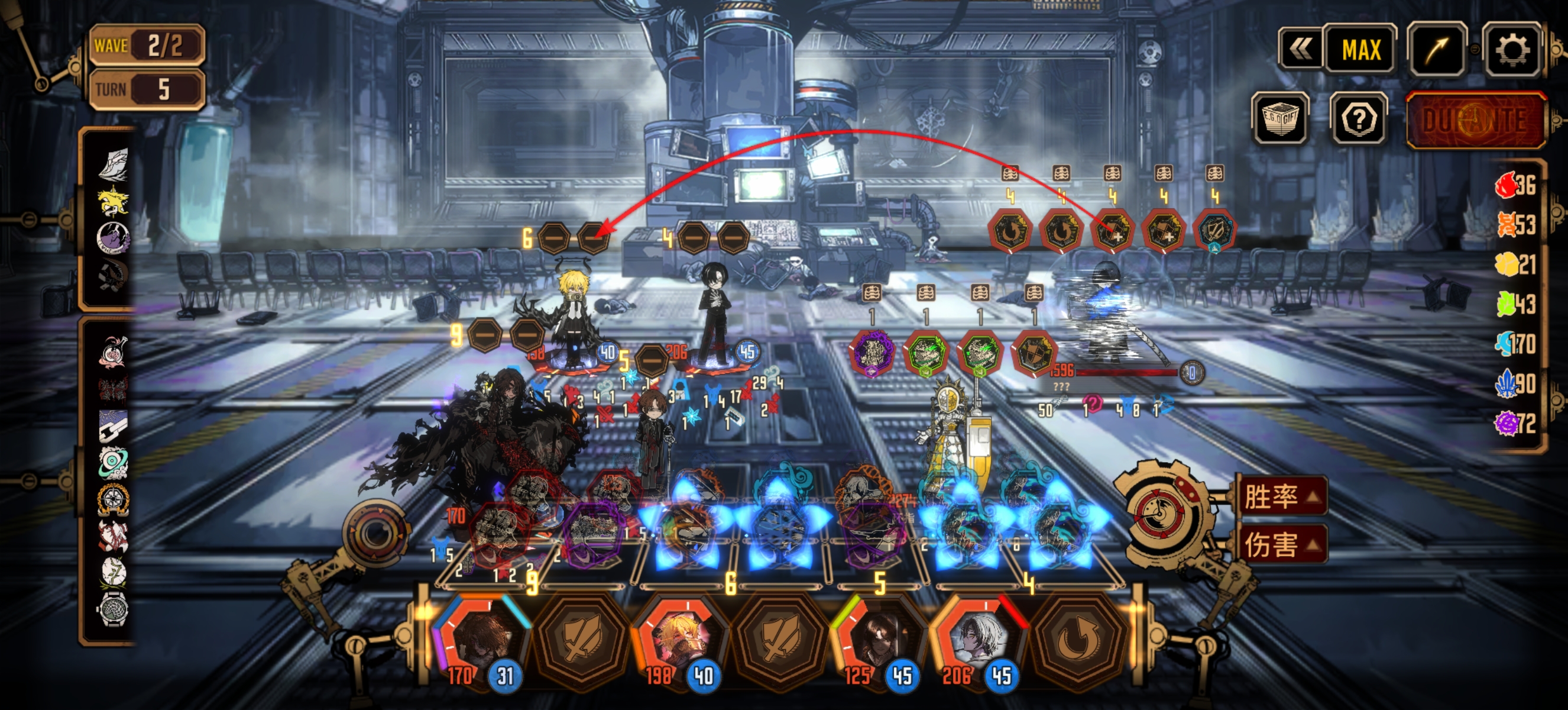The image size is (1568, 710).
Task: Inspect the golden compass gift icon
Action: (112, 499)
